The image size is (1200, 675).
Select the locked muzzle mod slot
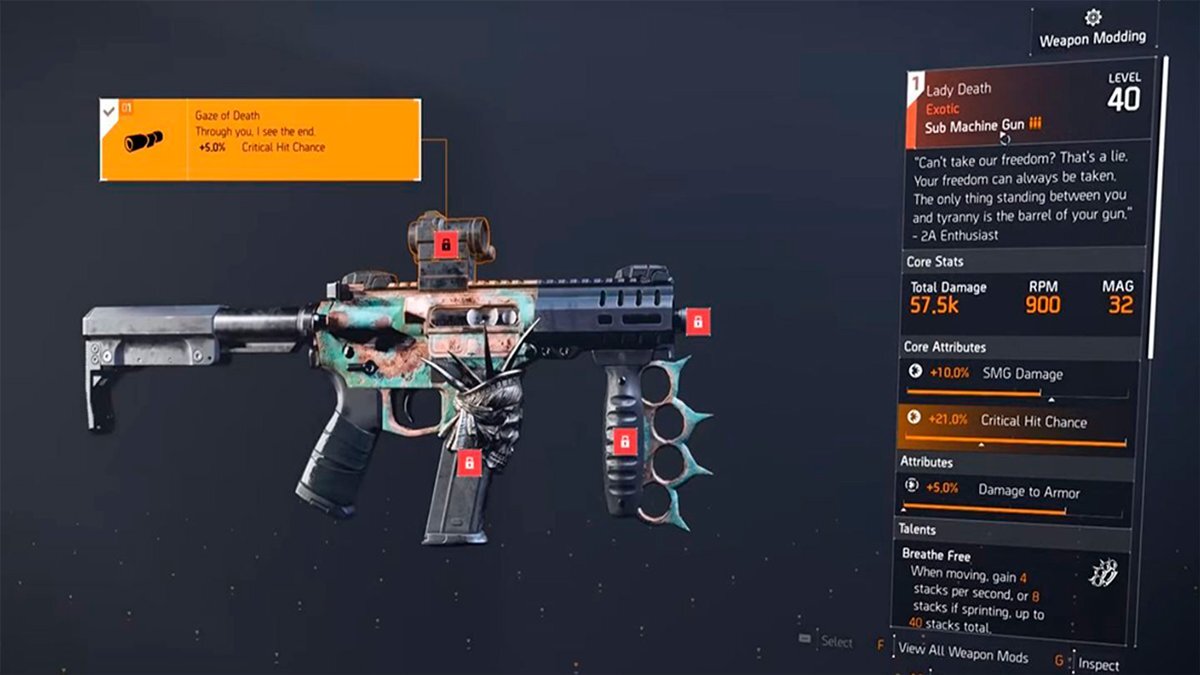click(699, 322)
